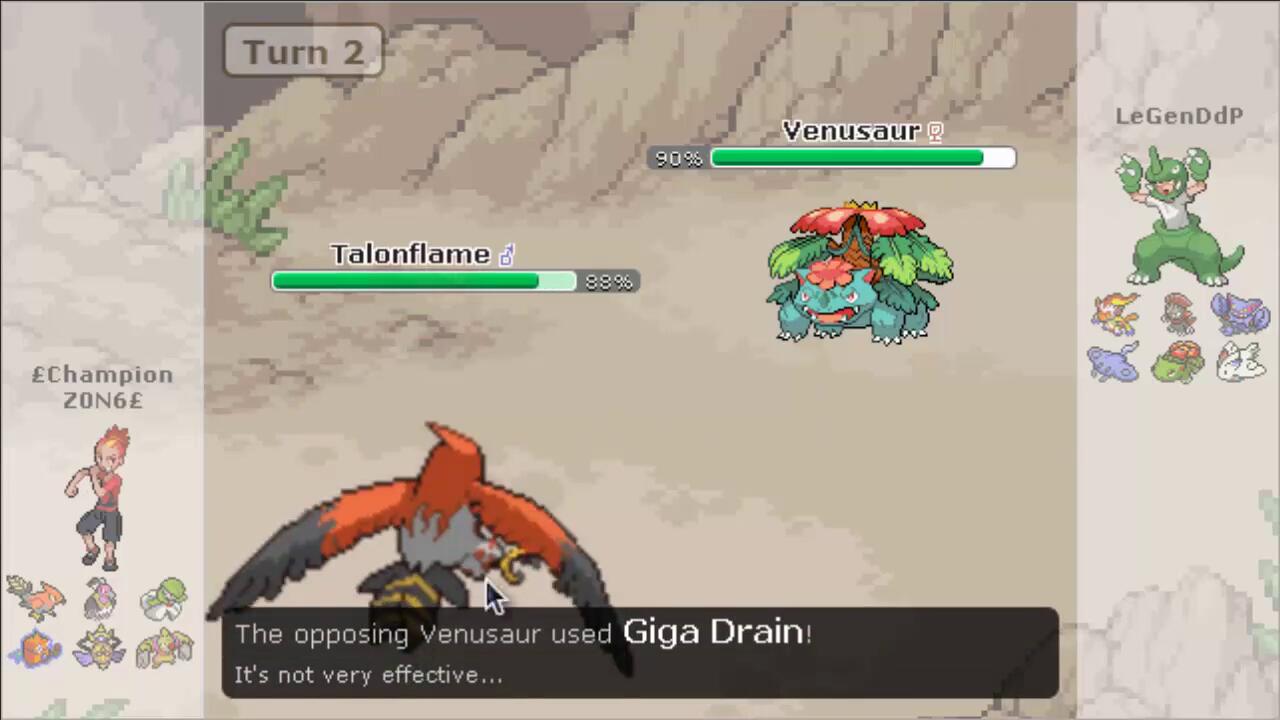
Task: Choose the orange Rotom-Heat team icon
Action: (36, 649)
